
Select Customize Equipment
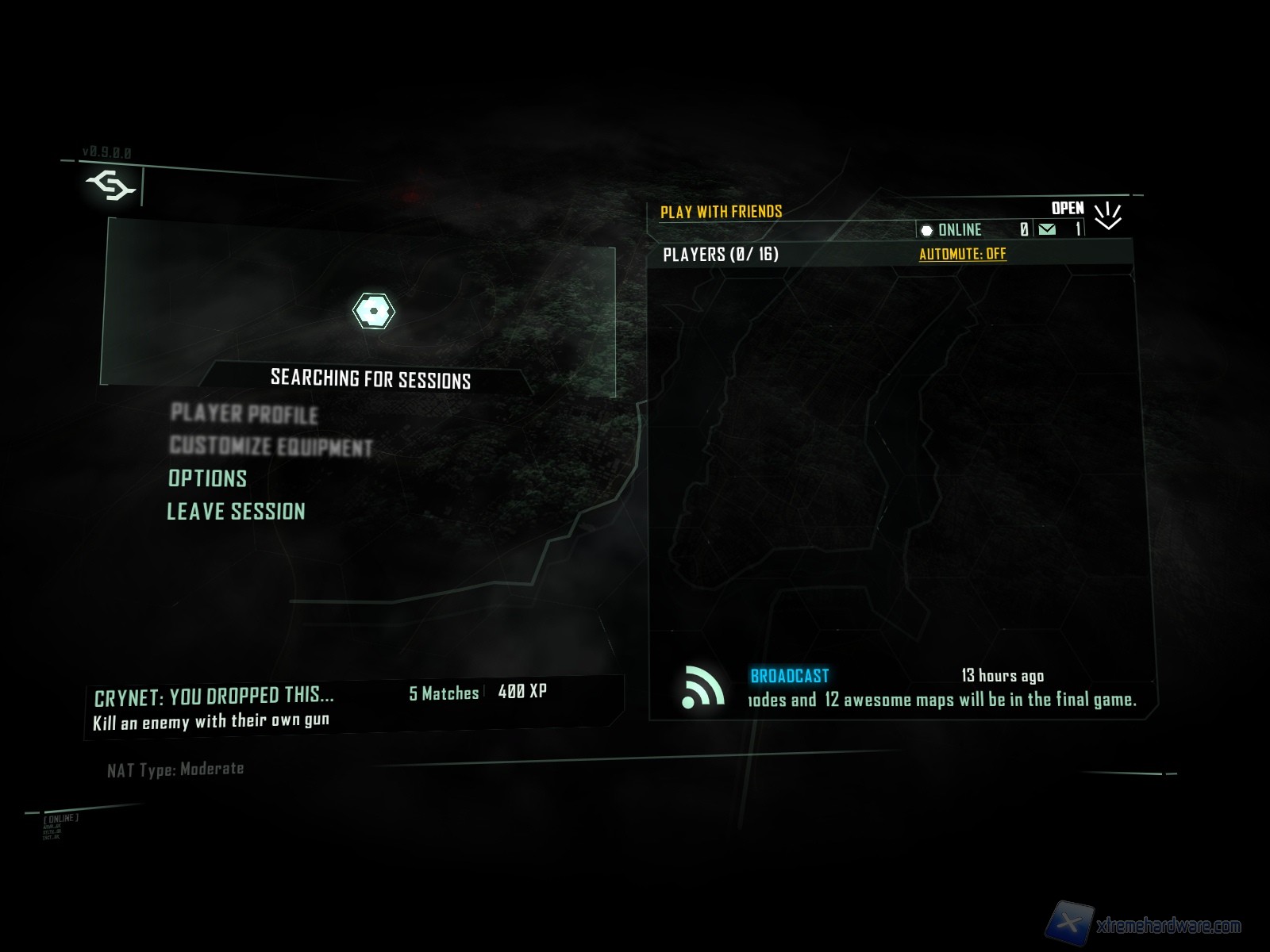tap(271, 446)
